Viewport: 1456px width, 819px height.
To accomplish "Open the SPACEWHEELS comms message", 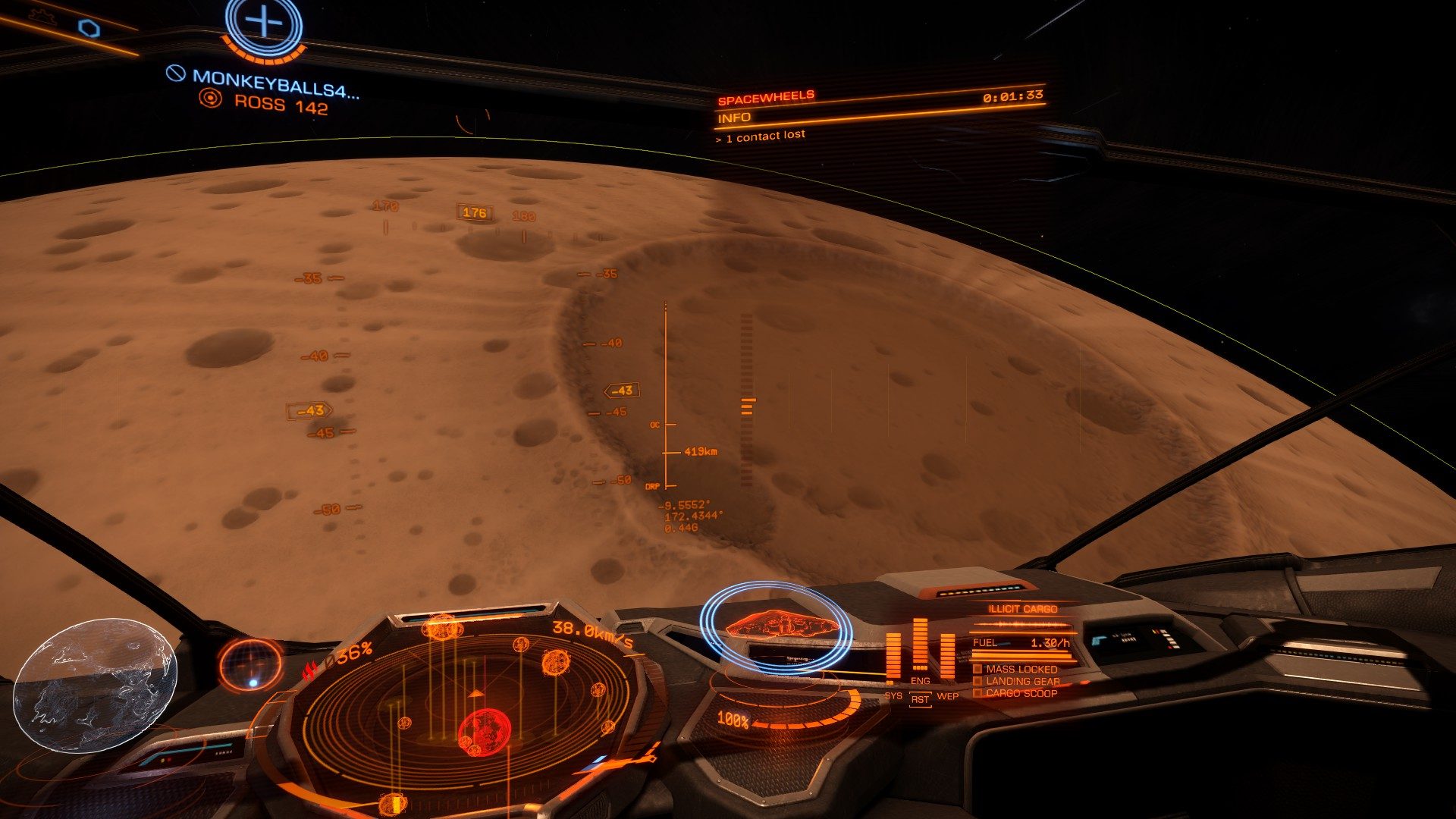I will [x=766, y=97].
